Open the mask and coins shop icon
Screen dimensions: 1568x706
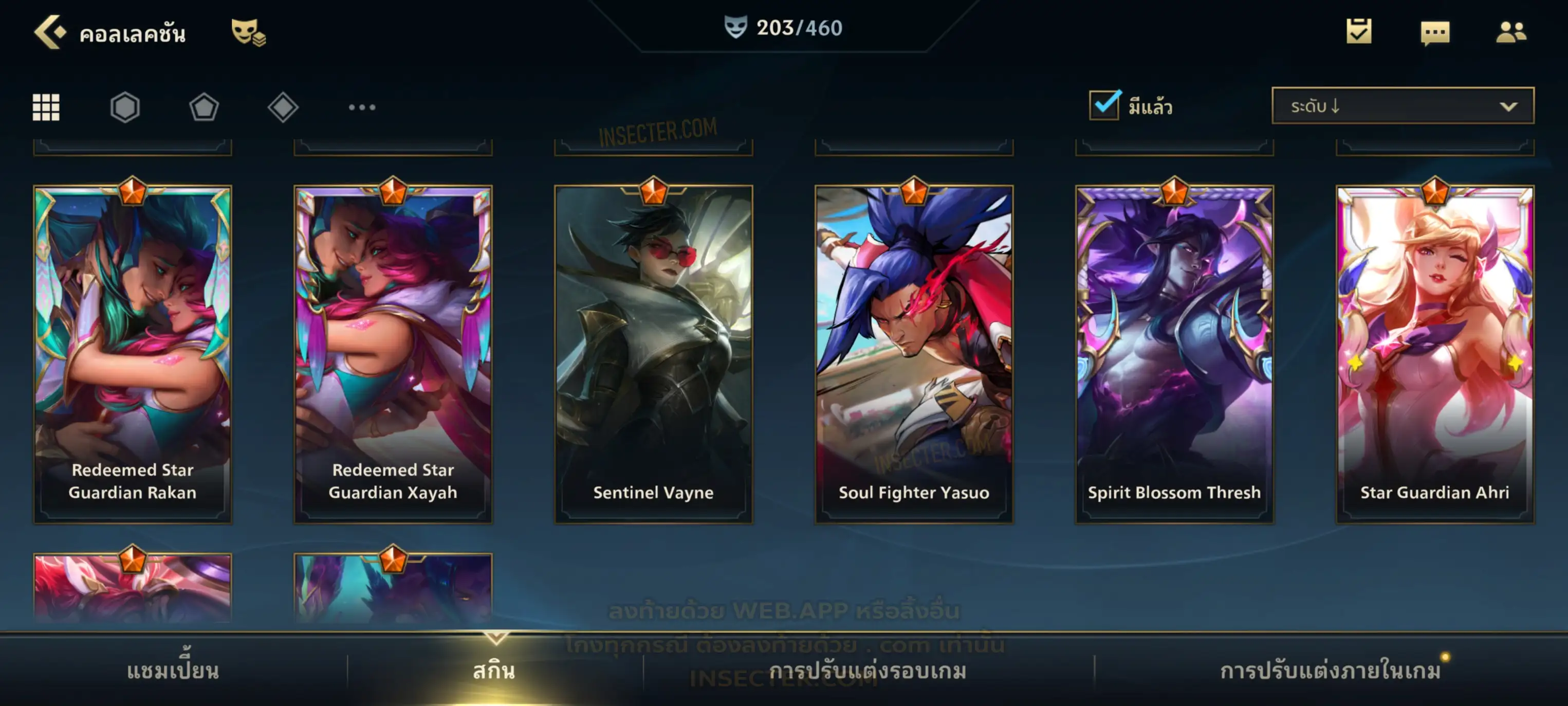pos(248,32)
